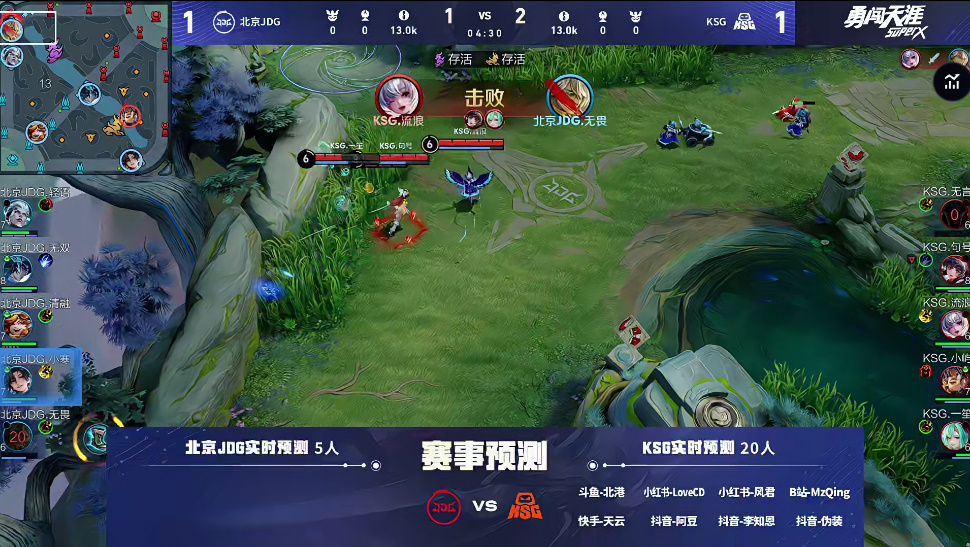
Task: Choose KSG.句号 player portrait
Action: point(953,269)
